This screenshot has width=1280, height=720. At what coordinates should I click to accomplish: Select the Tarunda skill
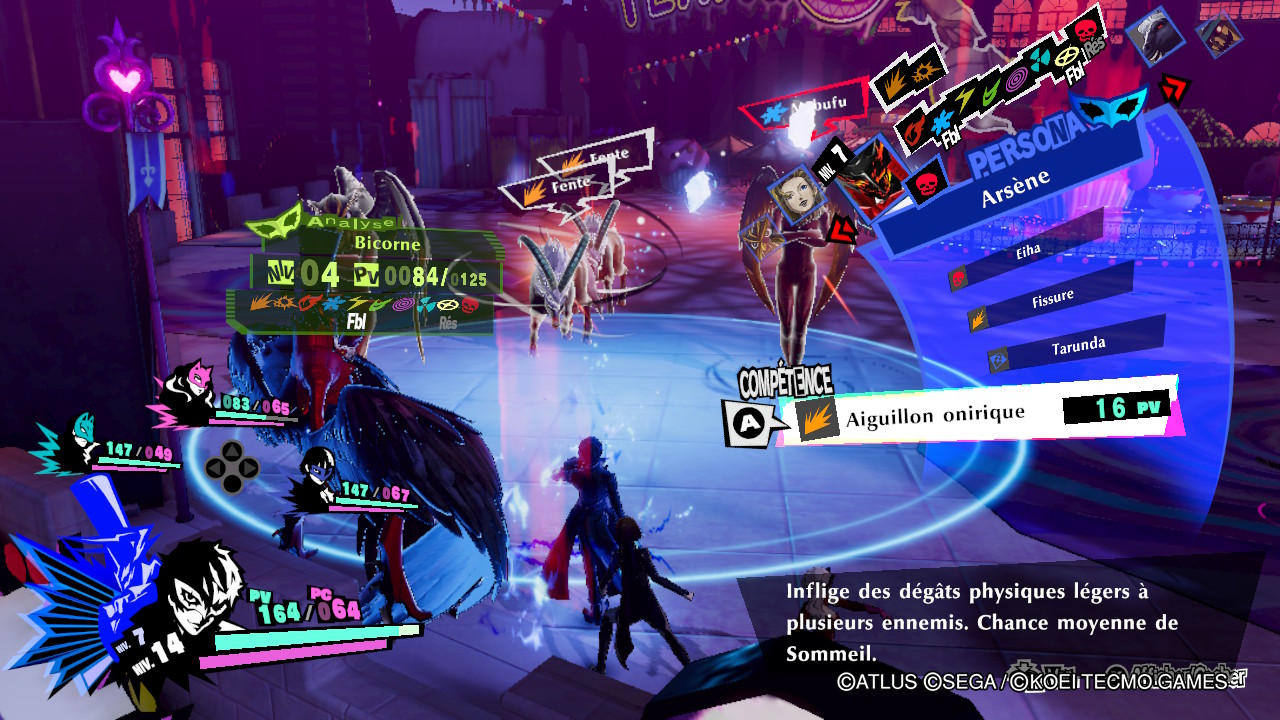(x=1078, y=345)
